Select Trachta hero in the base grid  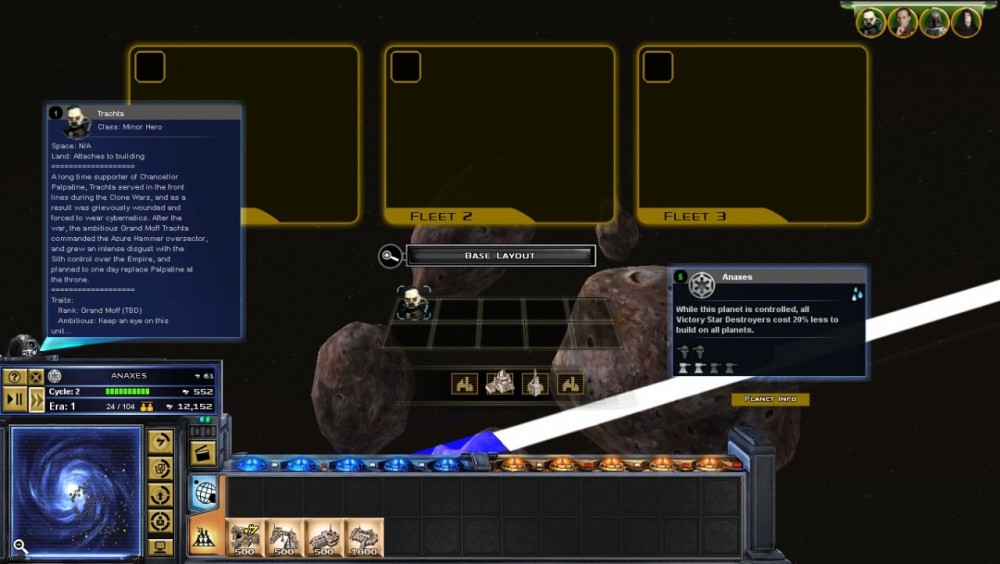tap(413, 304)
